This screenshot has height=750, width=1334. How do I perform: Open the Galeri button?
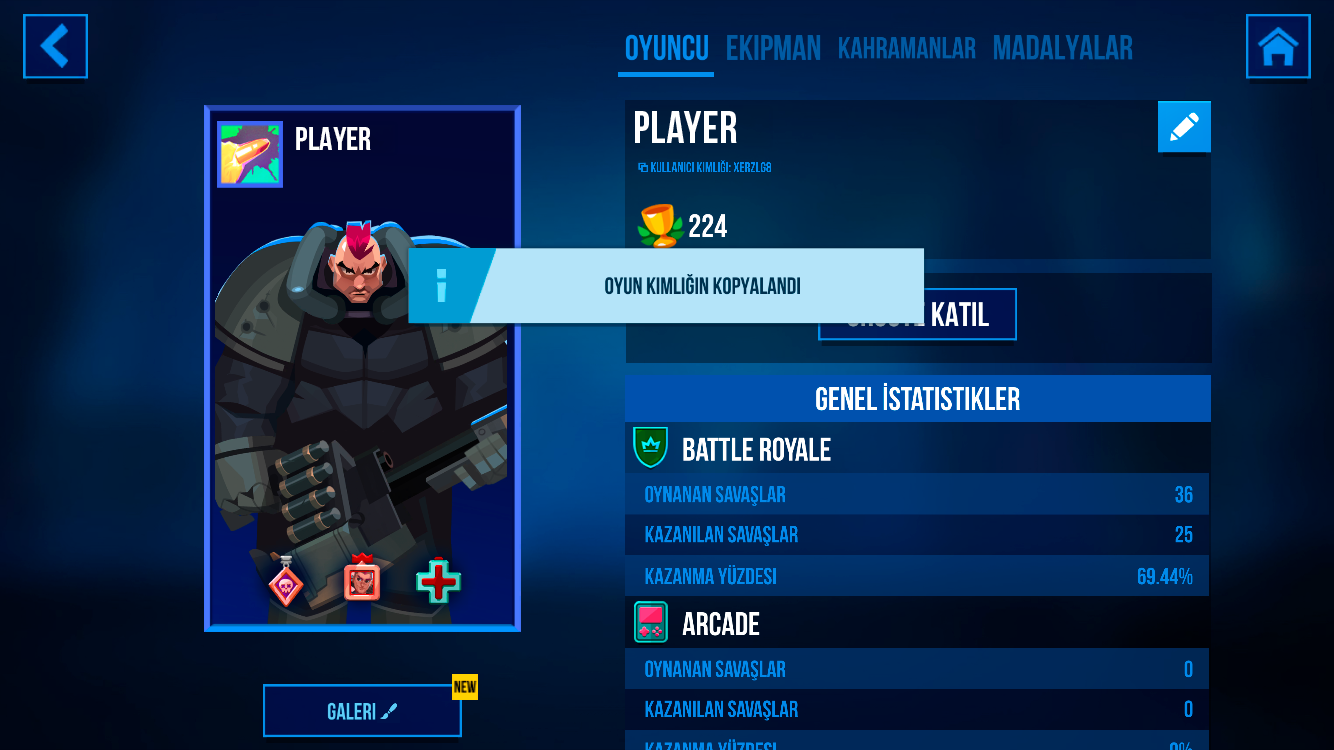[x=362, y=711]
